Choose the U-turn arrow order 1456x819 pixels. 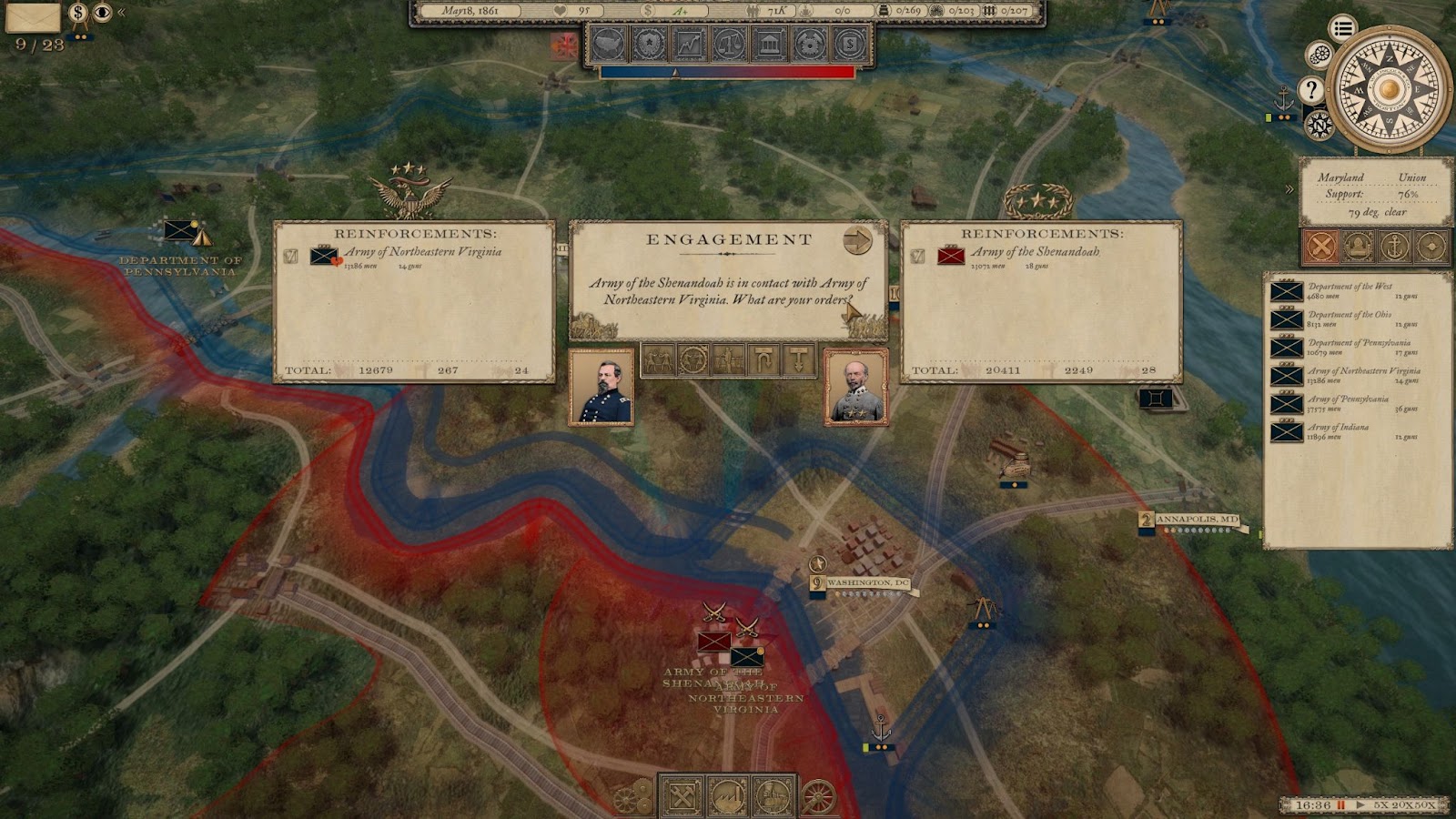tap(763, 360)
